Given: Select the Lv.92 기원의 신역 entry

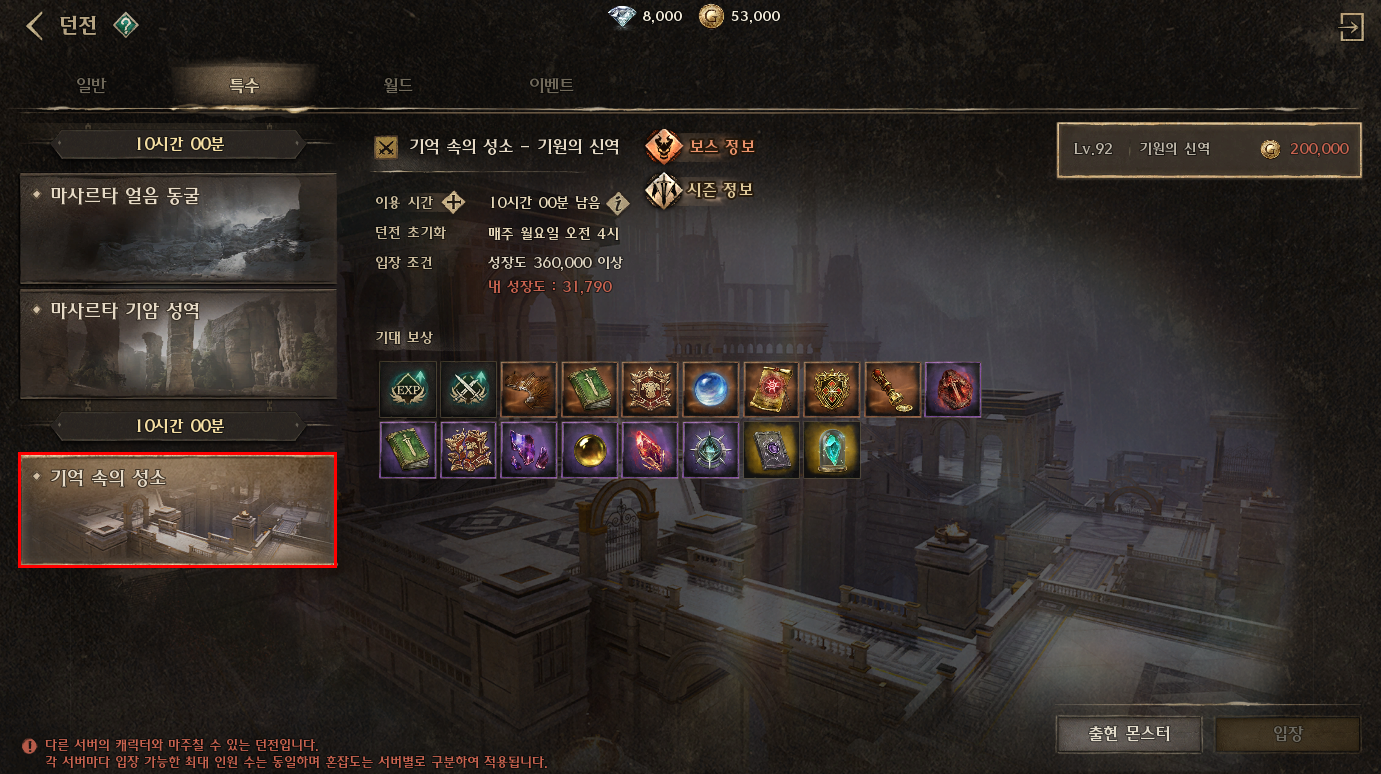Looking at the screenshot, I should [x=1209, y=149].
